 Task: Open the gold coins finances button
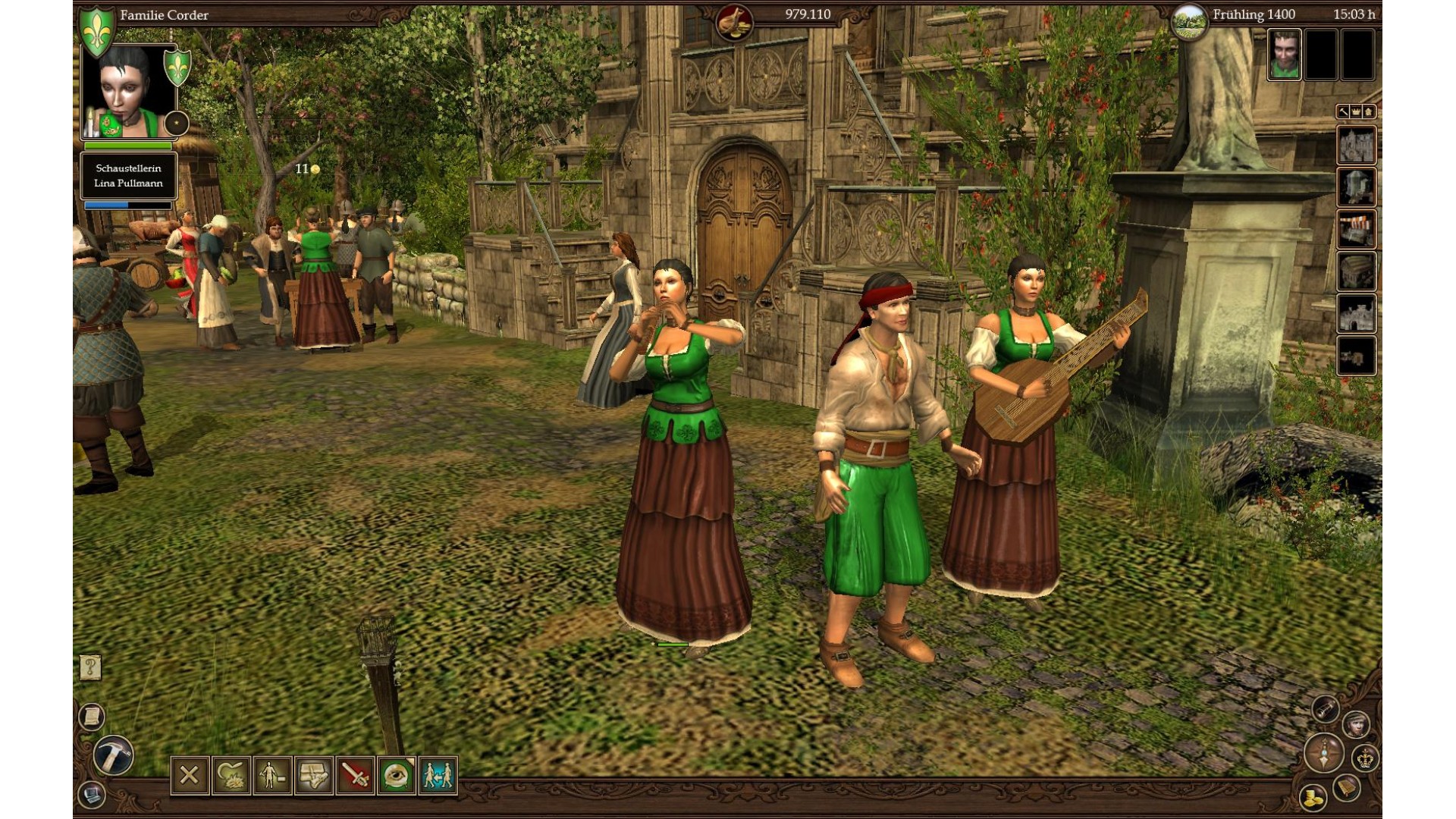1313,797
